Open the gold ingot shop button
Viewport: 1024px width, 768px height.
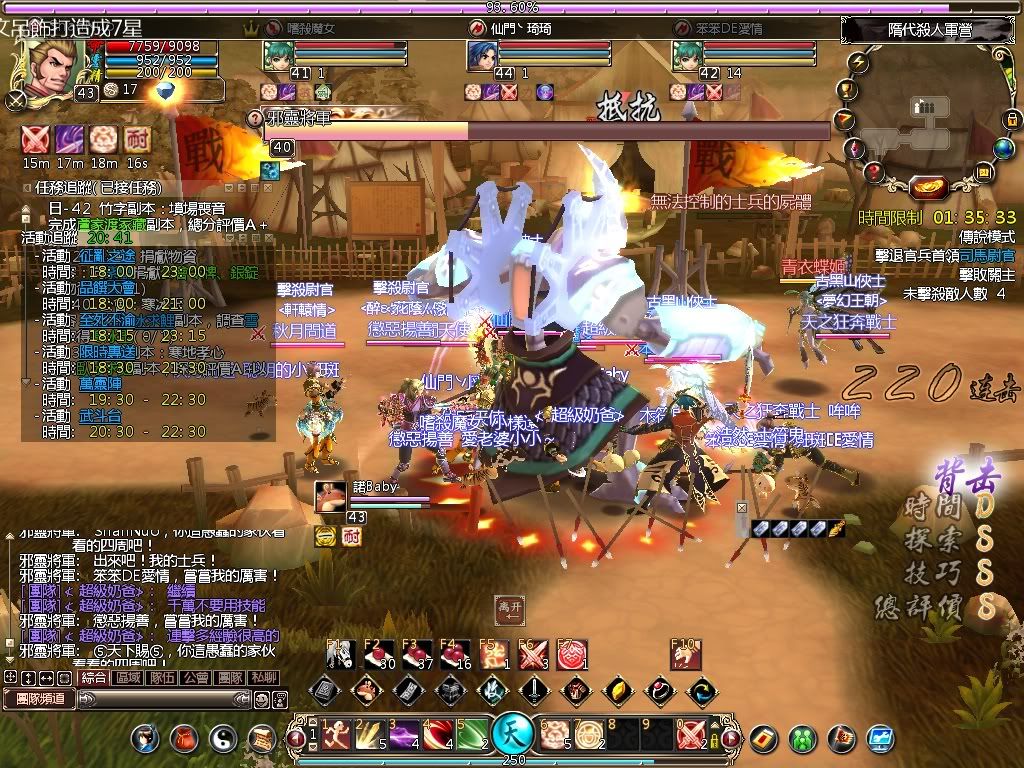tap(930, 187)
